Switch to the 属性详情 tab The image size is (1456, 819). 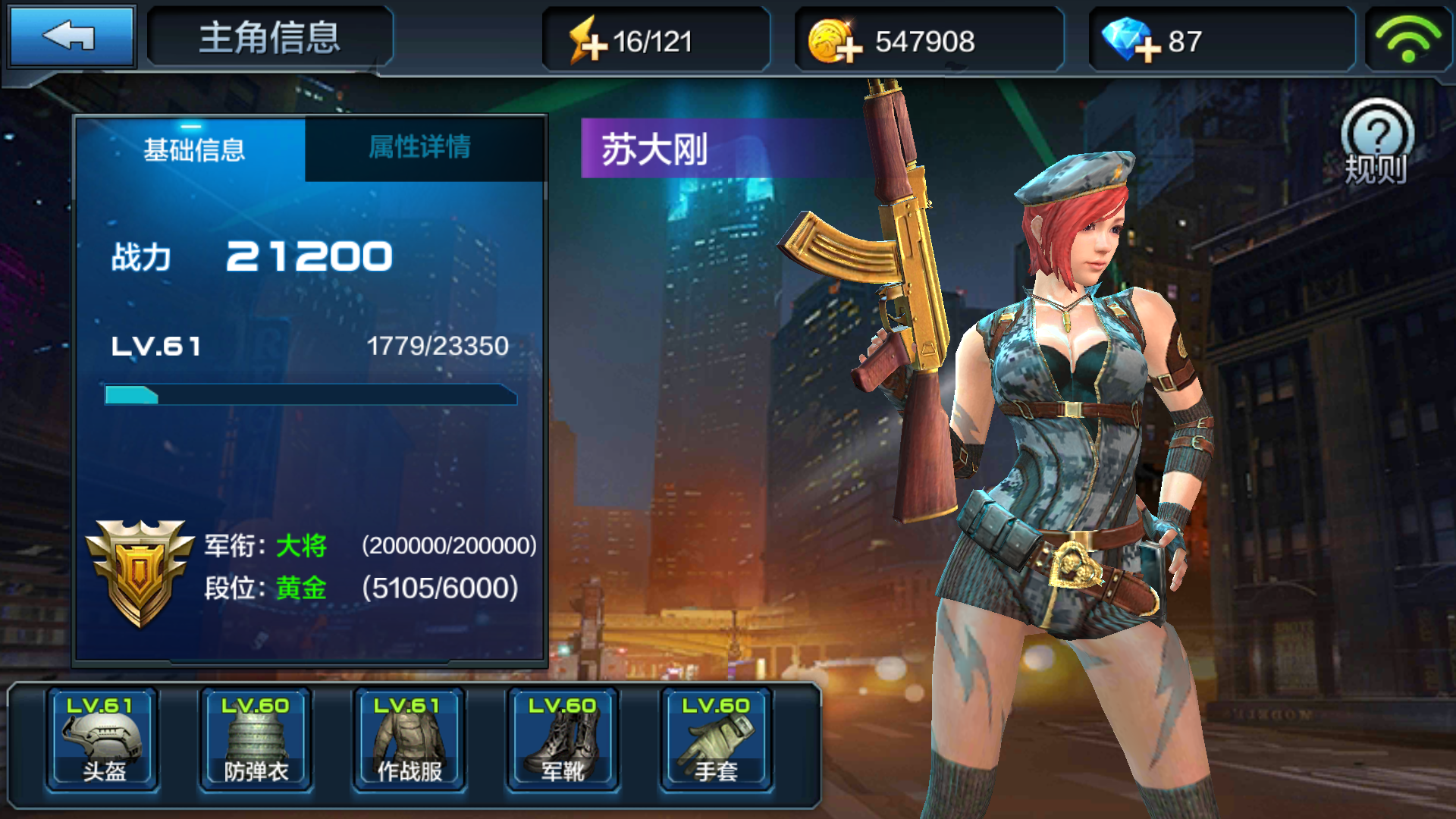[420, 148]
